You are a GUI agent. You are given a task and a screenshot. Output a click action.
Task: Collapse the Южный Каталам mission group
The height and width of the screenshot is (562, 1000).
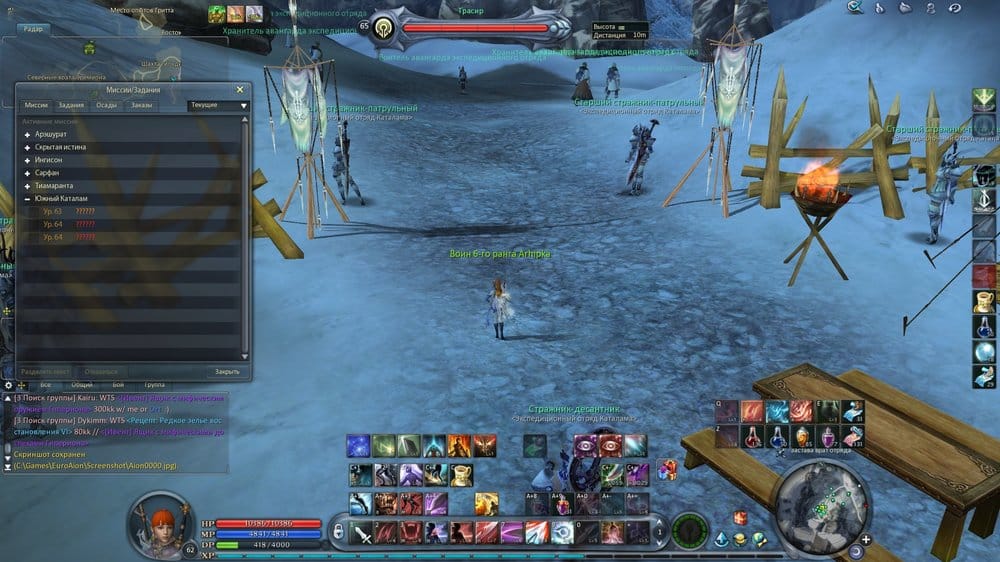click(x=28, y=198)
